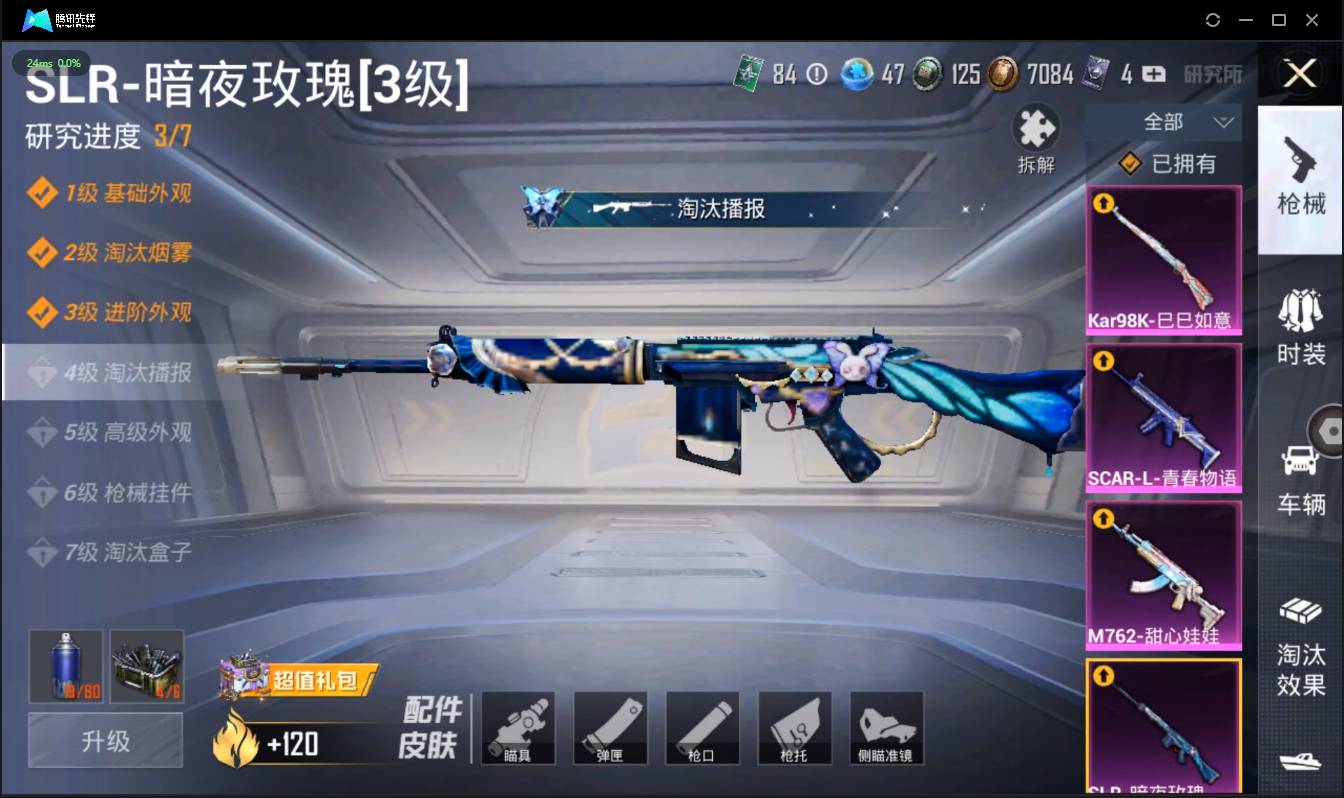Open the 拆解 dismantle tool
This screenshot has height=798, width=1344.
point(1035,130)
